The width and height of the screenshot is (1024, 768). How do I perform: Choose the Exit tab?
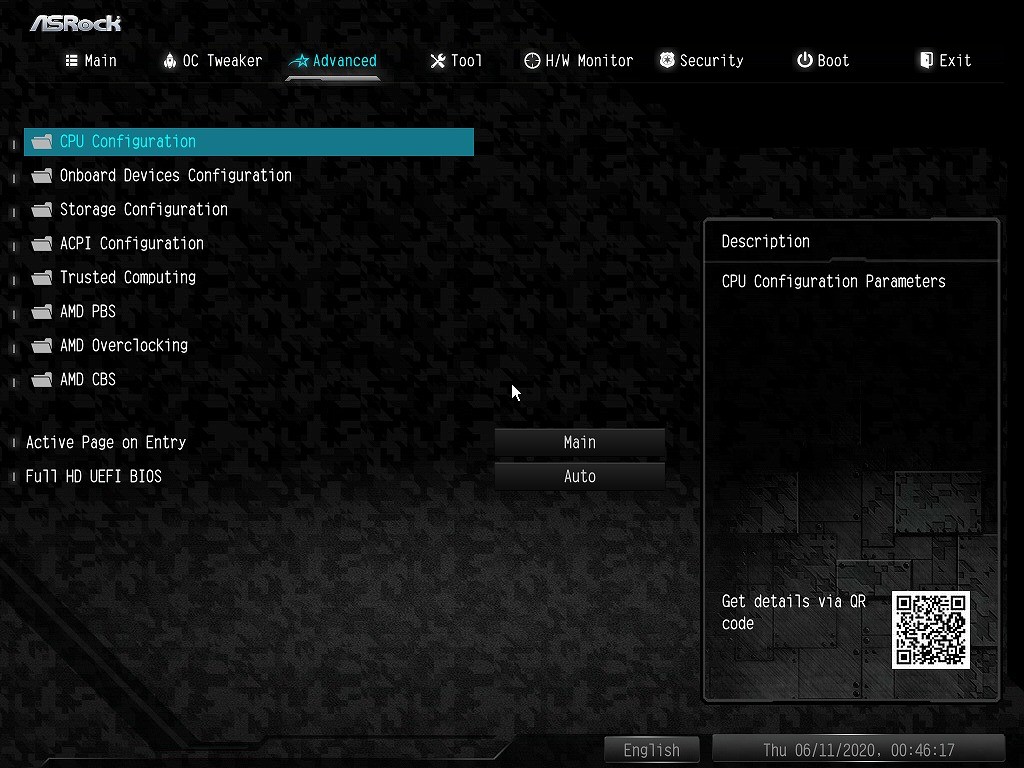click(x=945, y=61)
